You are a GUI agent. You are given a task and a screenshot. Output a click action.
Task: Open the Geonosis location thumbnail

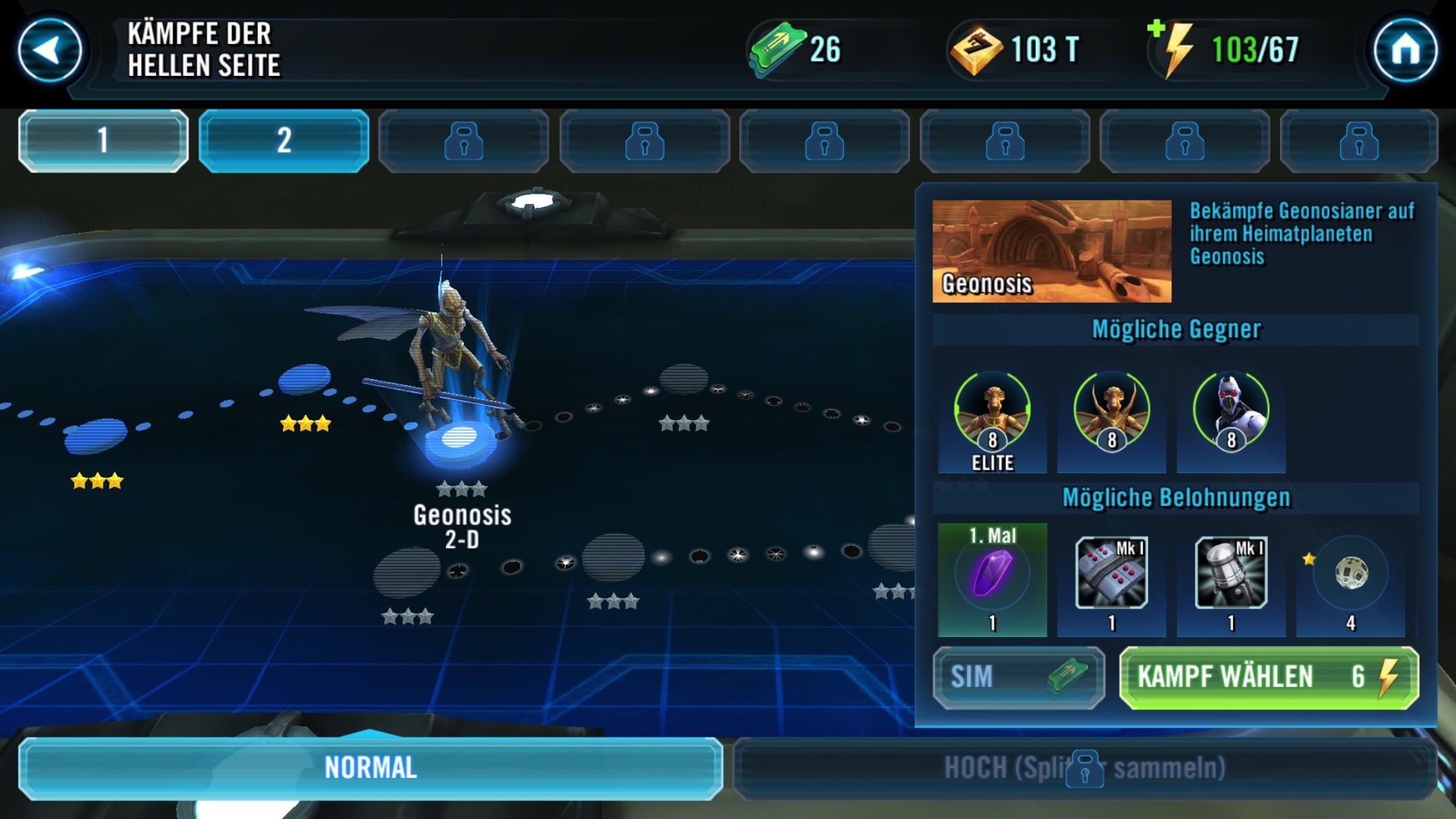point(1052,251)
